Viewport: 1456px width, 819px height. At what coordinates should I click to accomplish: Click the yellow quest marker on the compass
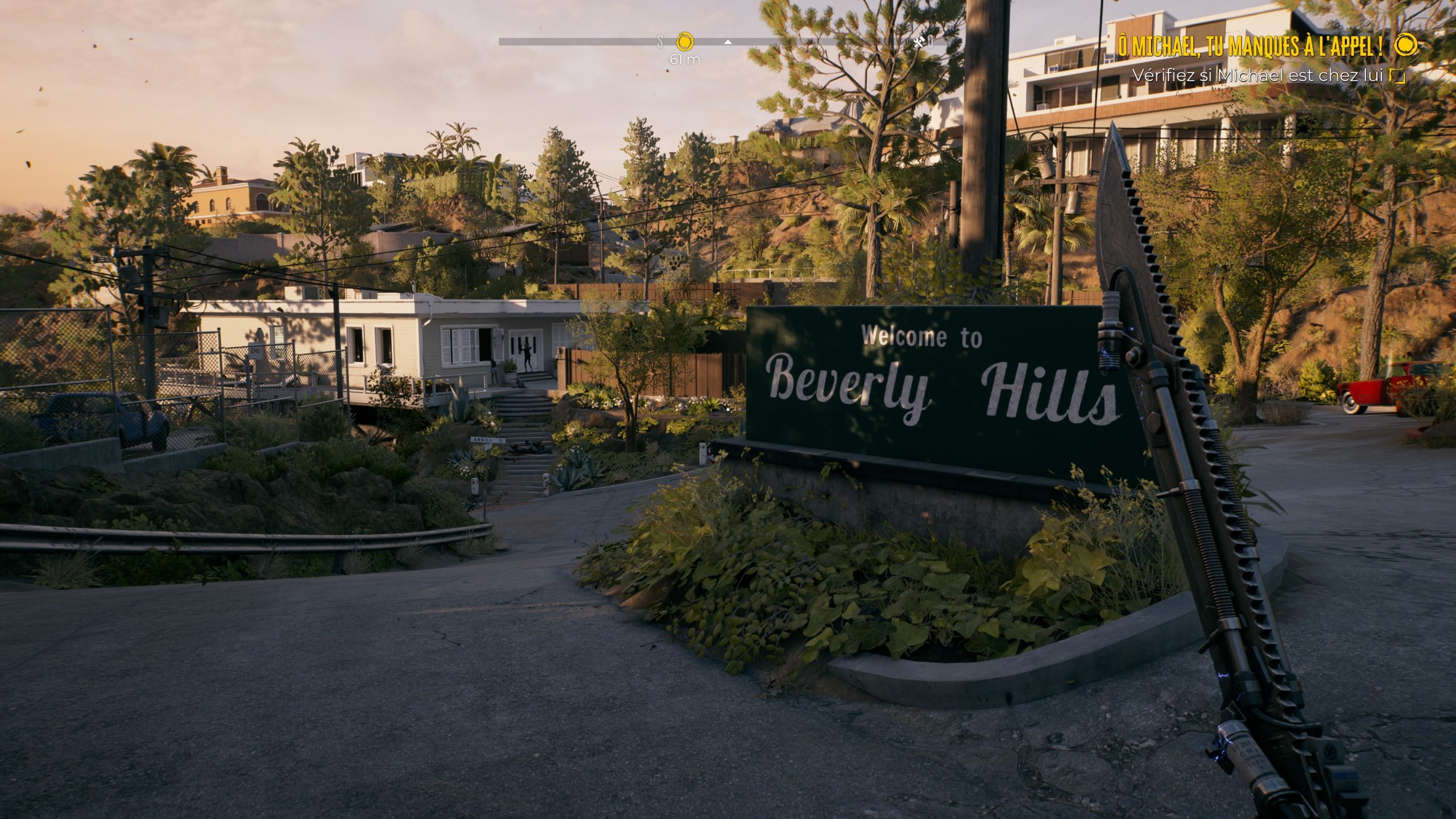pyautogui.click(x=685, y=42)
